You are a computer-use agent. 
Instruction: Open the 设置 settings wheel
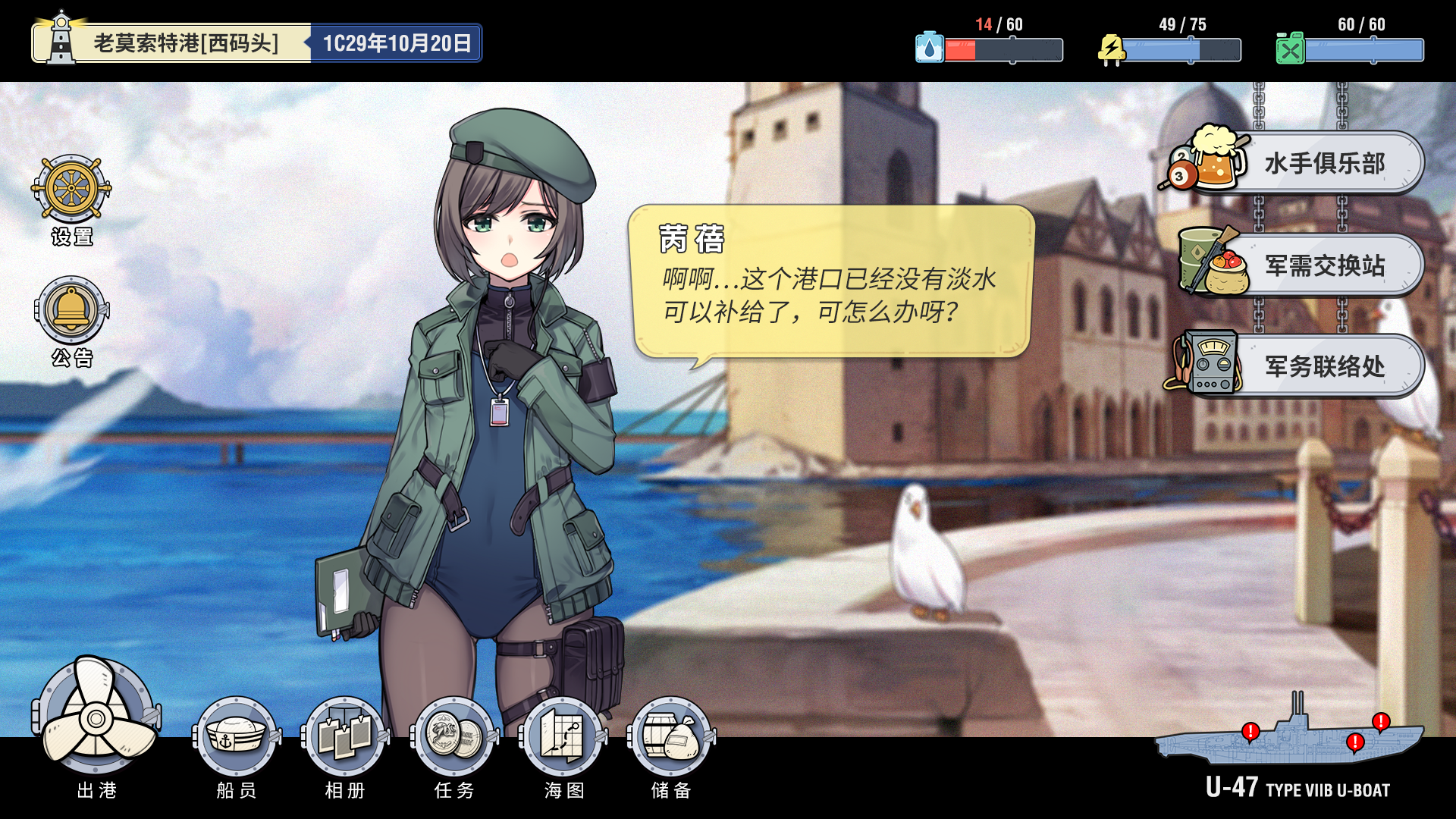pyautogui.click(x=71, y=188)
